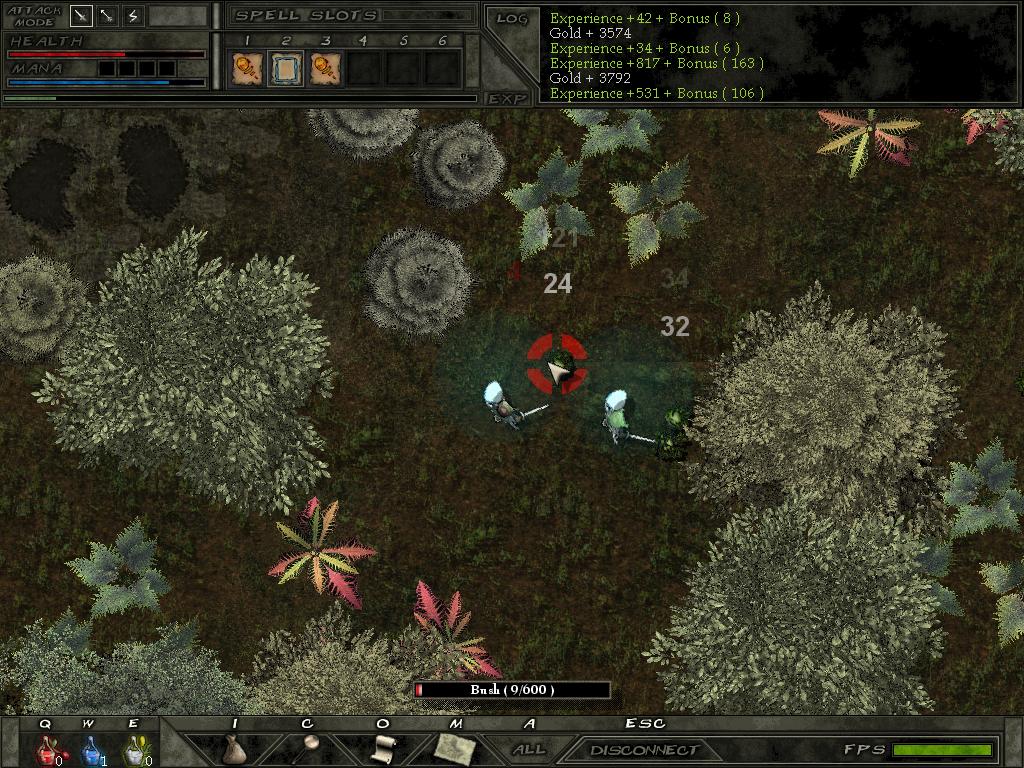Open the LOG panel
Image resolution: width=1024 pixels, height=768 pixels.
[511, 19]
